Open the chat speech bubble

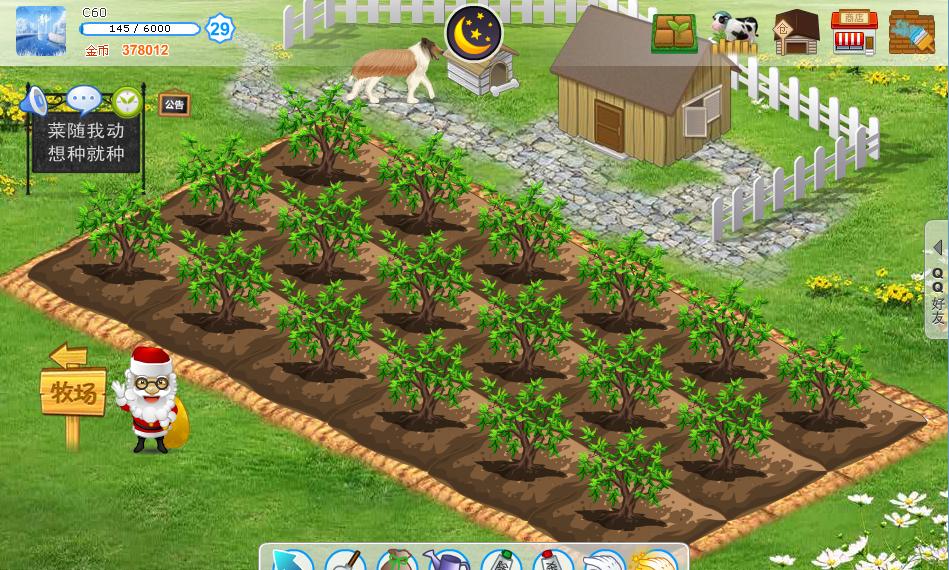coord(83,100)
